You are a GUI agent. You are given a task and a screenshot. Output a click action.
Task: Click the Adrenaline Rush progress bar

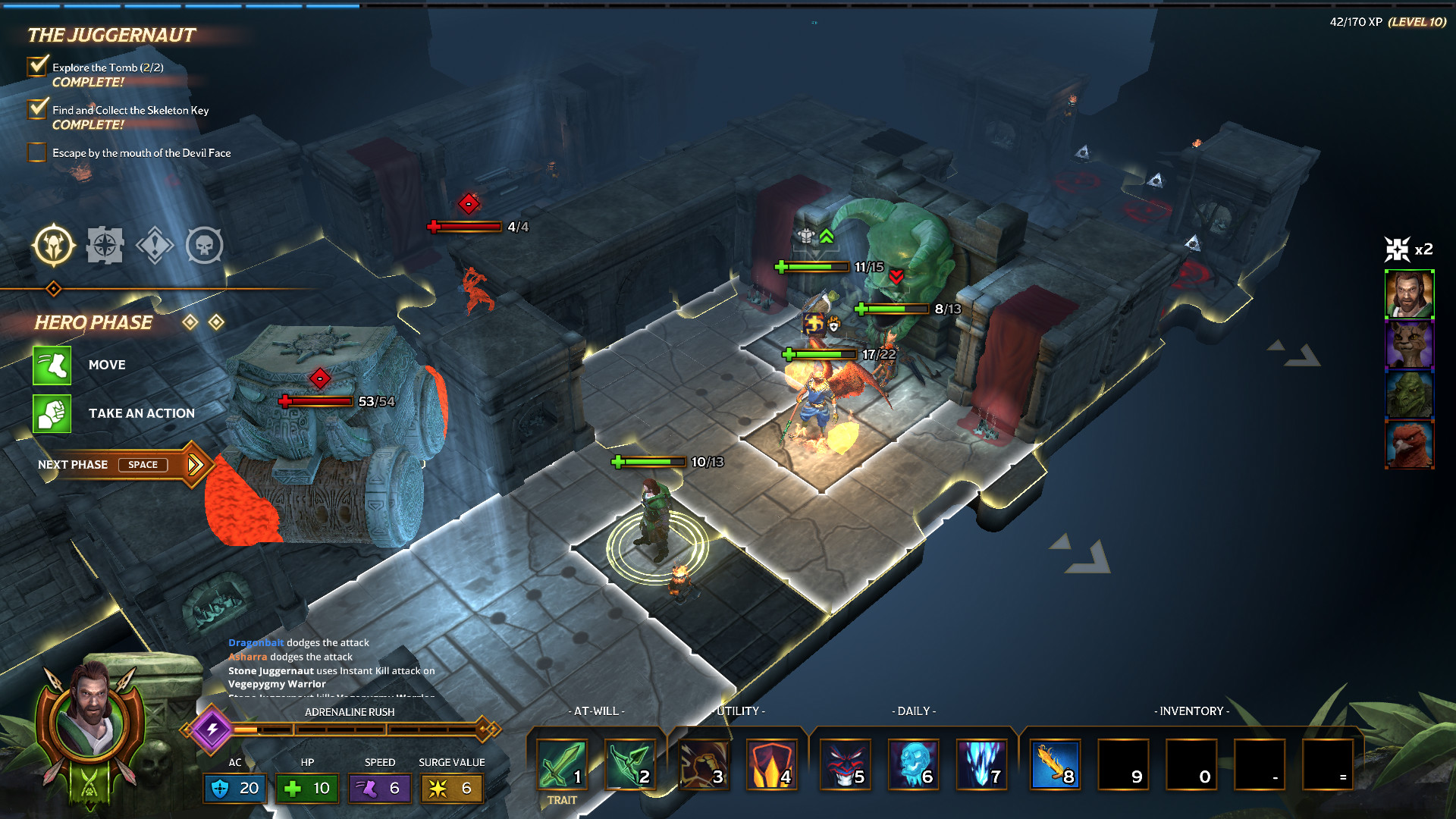tap(349, 730)
